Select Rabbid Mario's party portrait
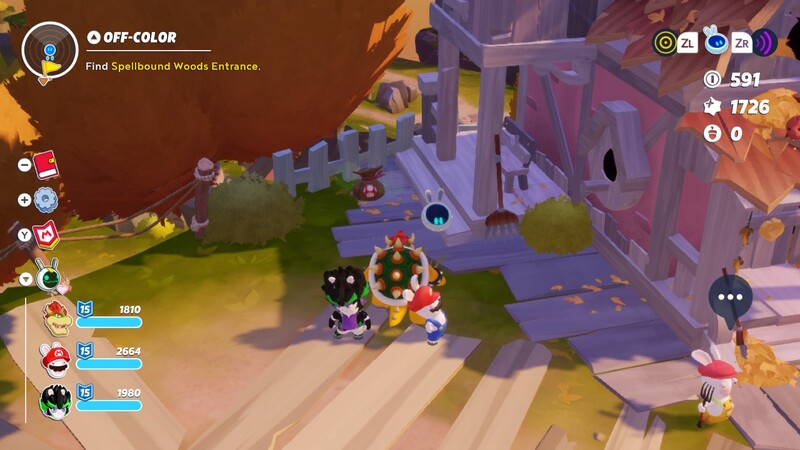Screen dimensions: 800x450 click(x=56, y=360)
